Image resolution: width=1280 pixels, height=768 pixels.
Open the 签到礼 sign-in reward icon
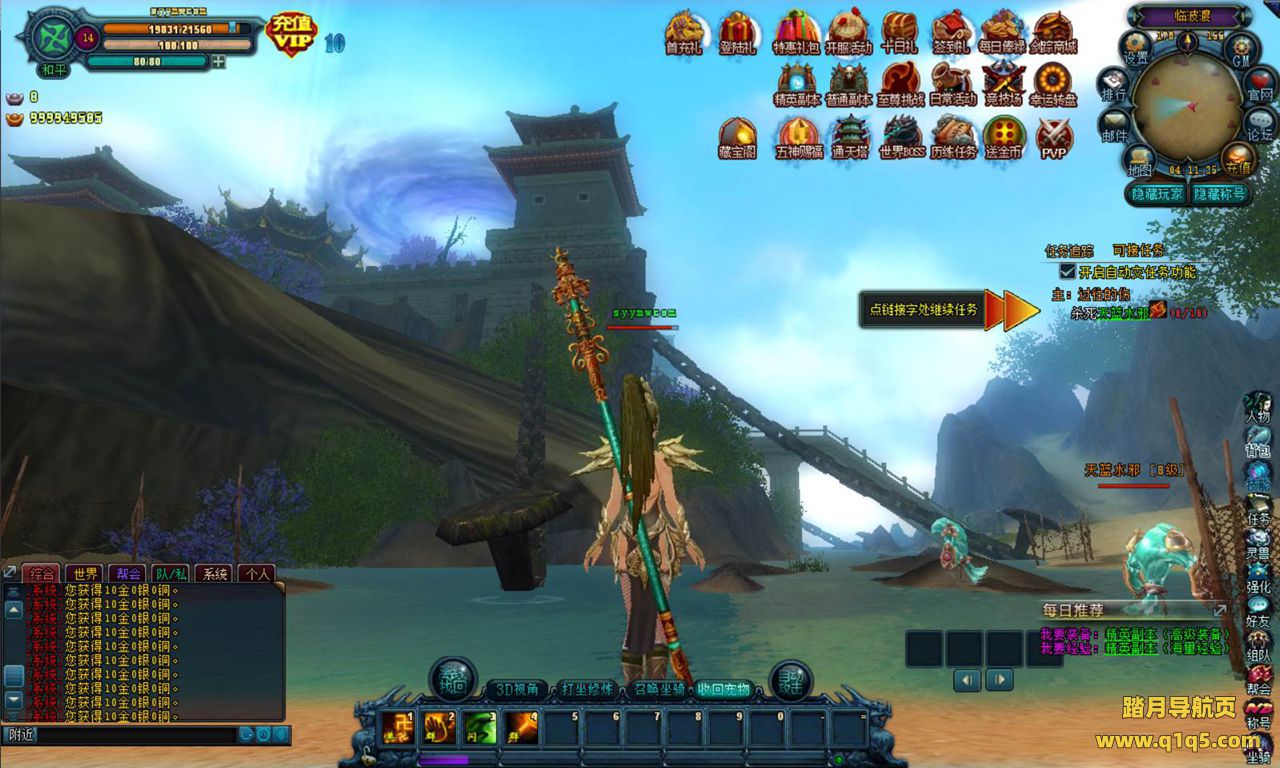point(951,32)
